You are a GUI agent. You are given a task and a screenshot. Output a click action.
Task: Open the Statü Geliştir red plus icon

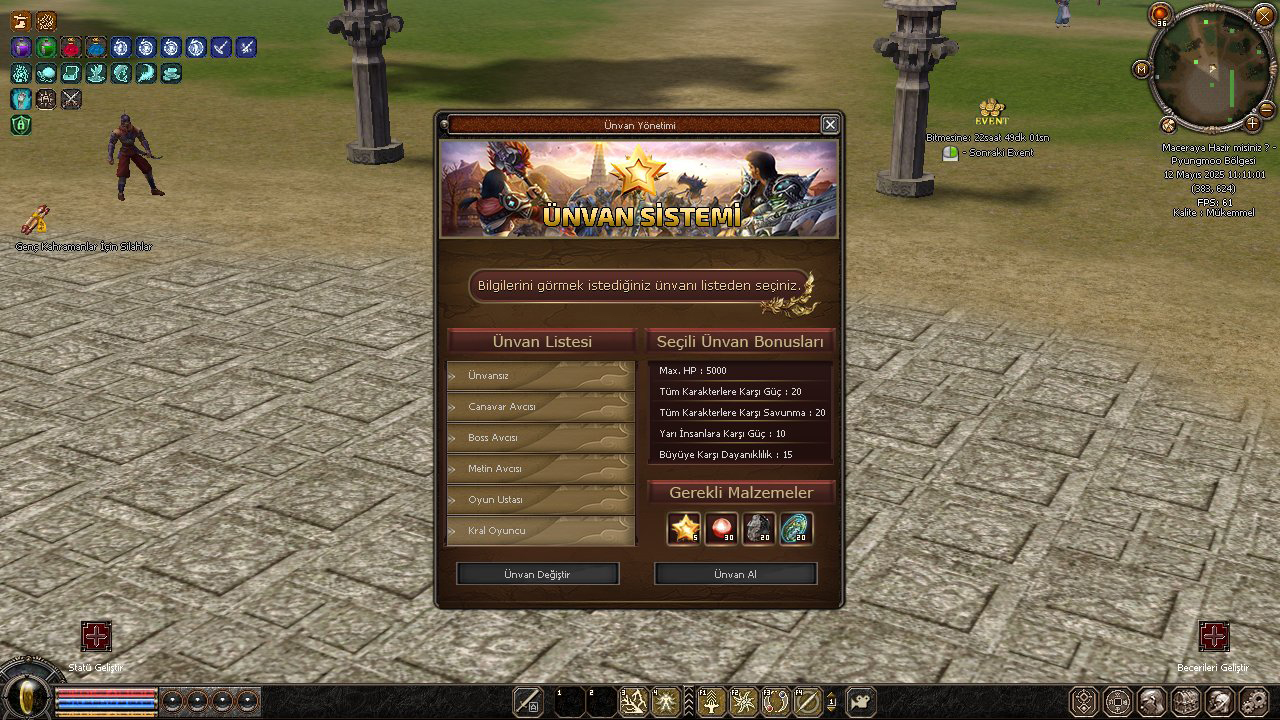96,636
